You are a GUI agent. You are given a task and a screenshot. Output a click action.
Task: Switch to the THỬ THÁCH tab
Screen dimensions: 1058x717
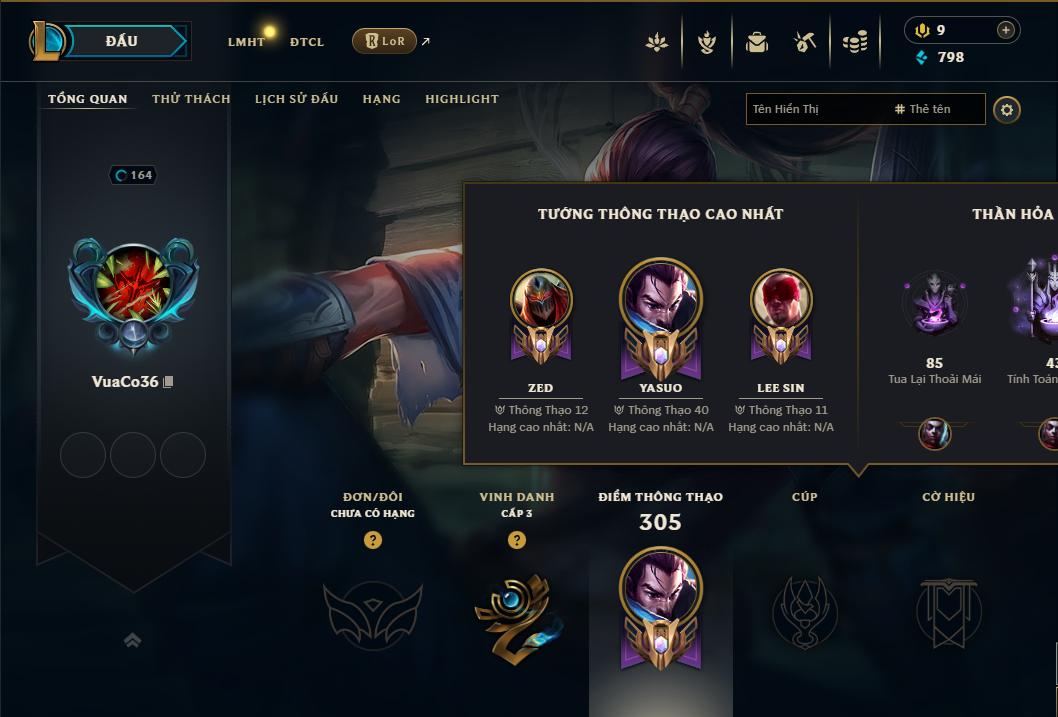coord(191,99)
